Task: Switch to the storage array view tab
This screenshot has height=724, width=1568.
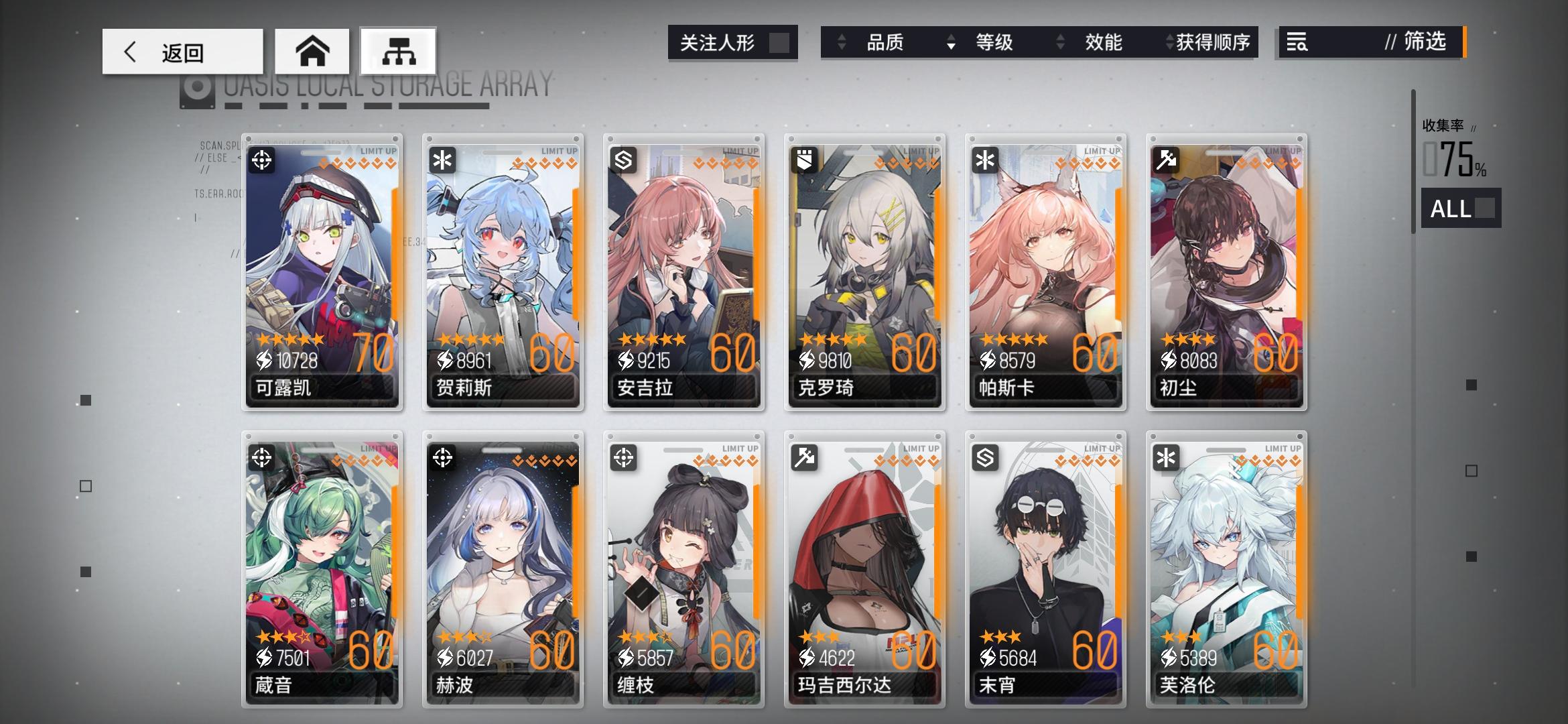Action: (x=398, y=51)
